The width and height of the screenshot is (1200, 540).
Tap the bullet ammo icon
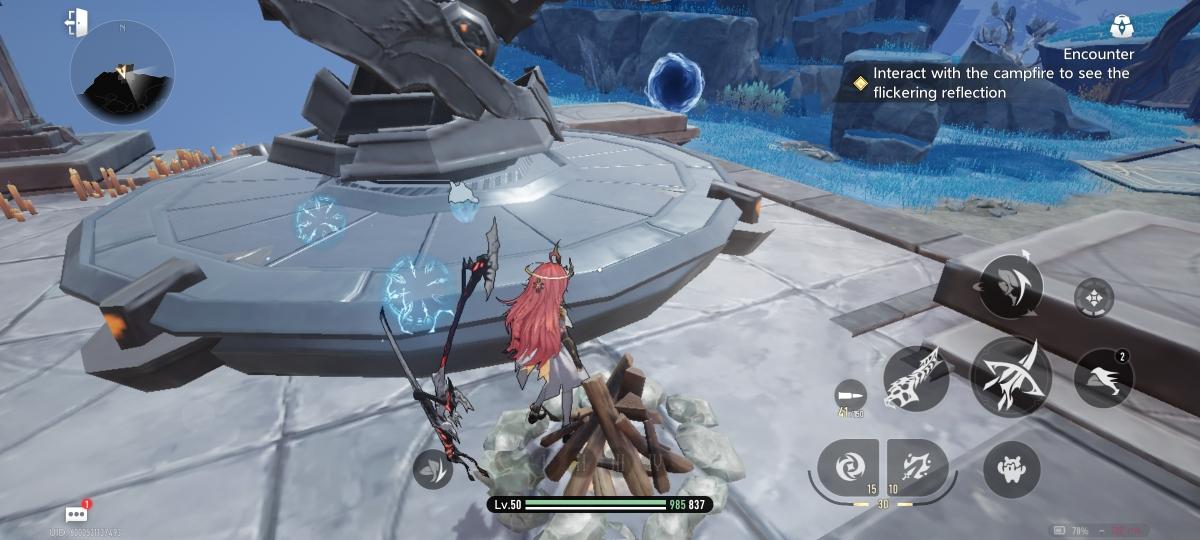point(849,392)
